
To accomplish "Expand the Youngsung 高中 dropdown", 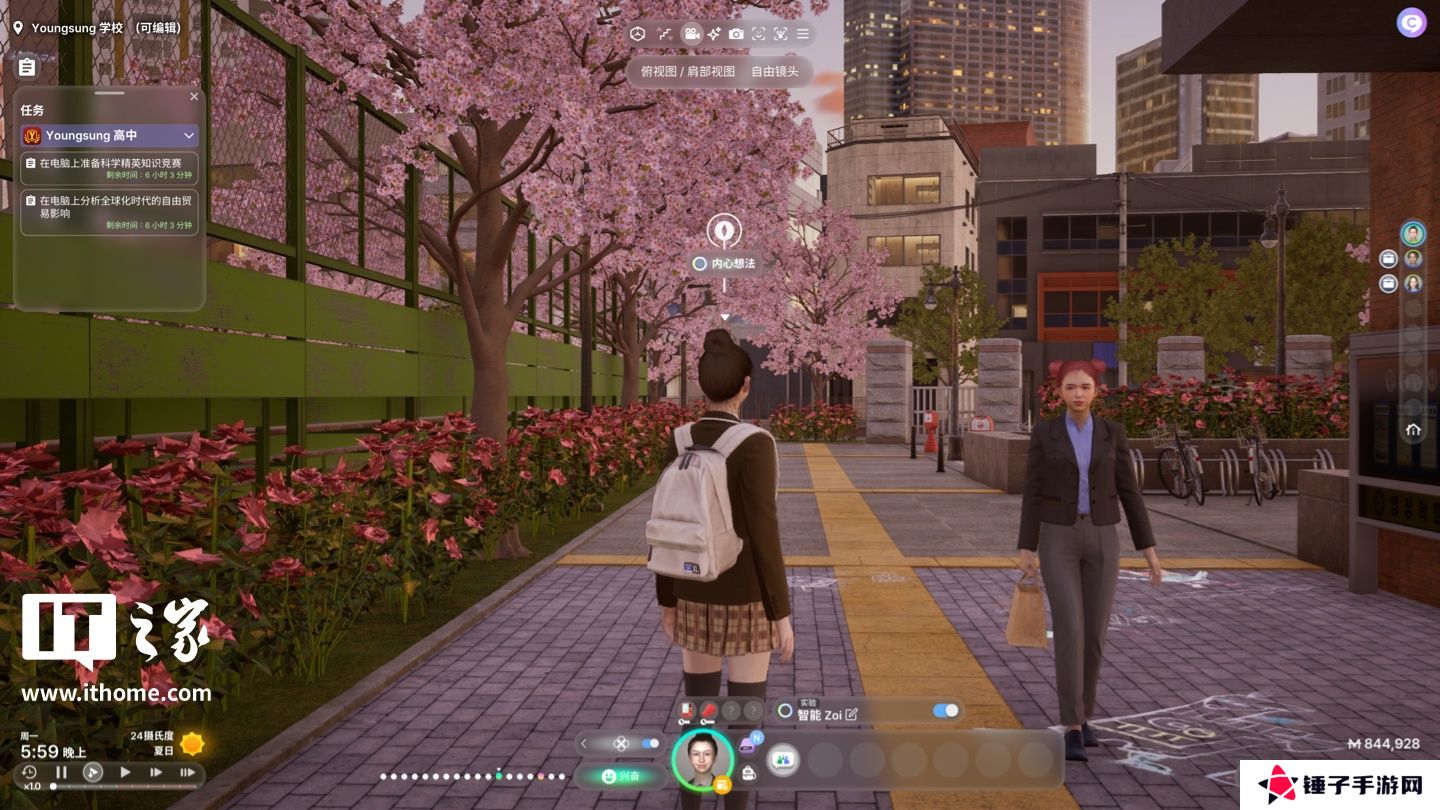I will 189,135.
